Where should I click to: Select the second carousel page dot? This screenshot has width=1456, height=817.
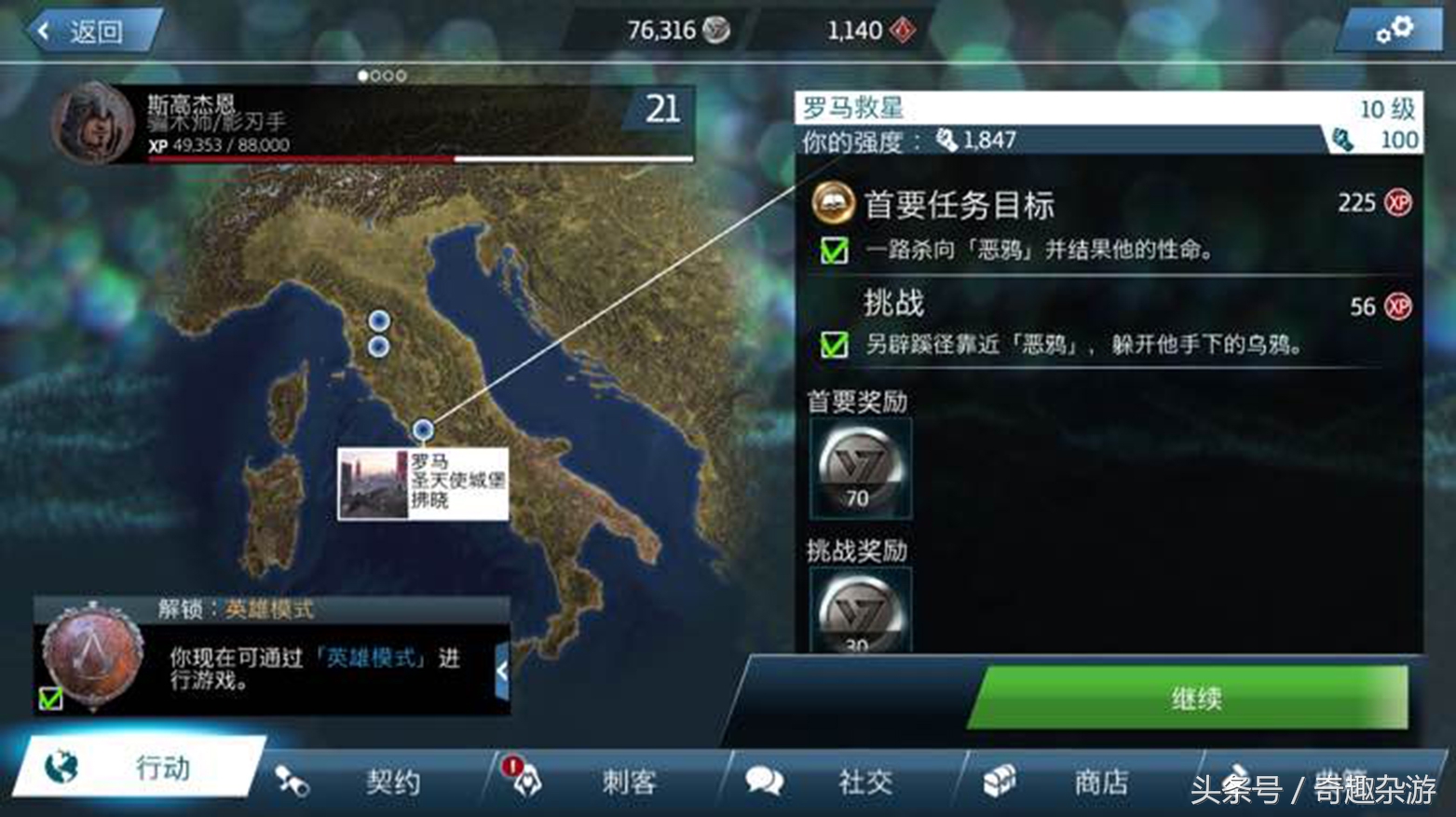(x=376, y=75)
